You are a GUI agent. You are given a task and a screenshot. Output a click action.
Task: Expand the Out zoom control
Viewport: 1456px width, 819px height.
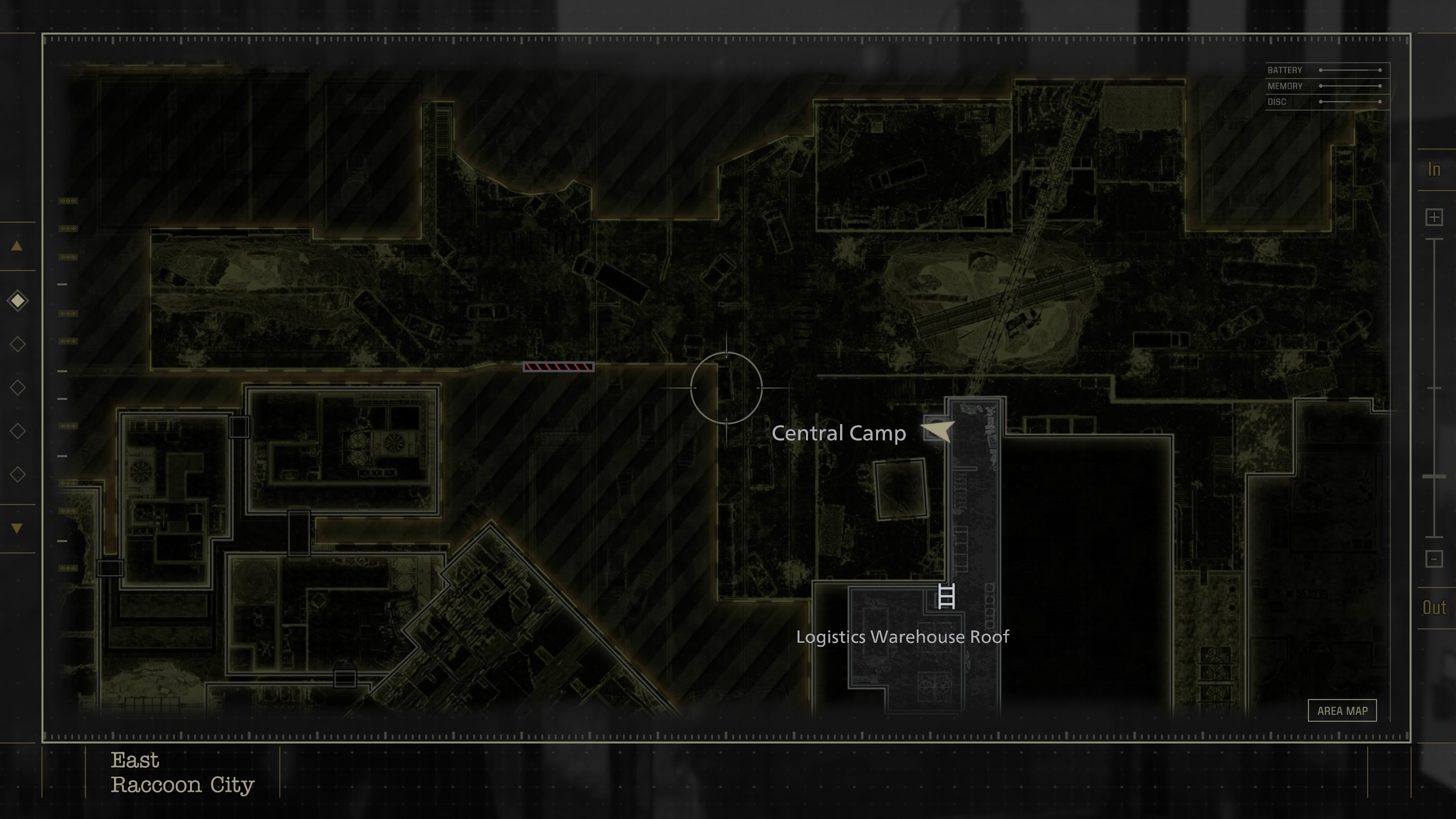tap(1434, 607)
